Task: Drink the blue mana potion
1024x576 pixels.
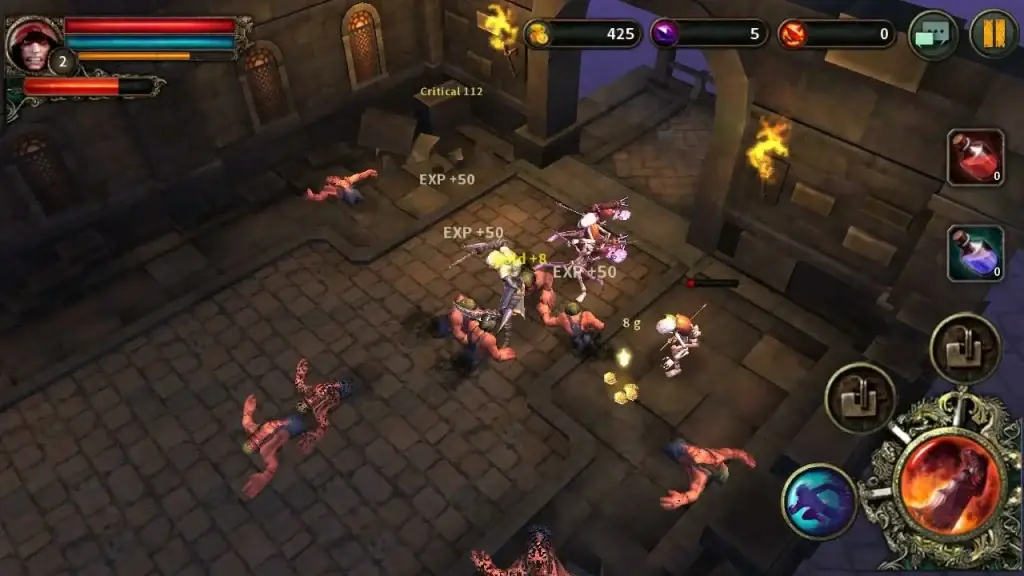Action: pos(975,253)
